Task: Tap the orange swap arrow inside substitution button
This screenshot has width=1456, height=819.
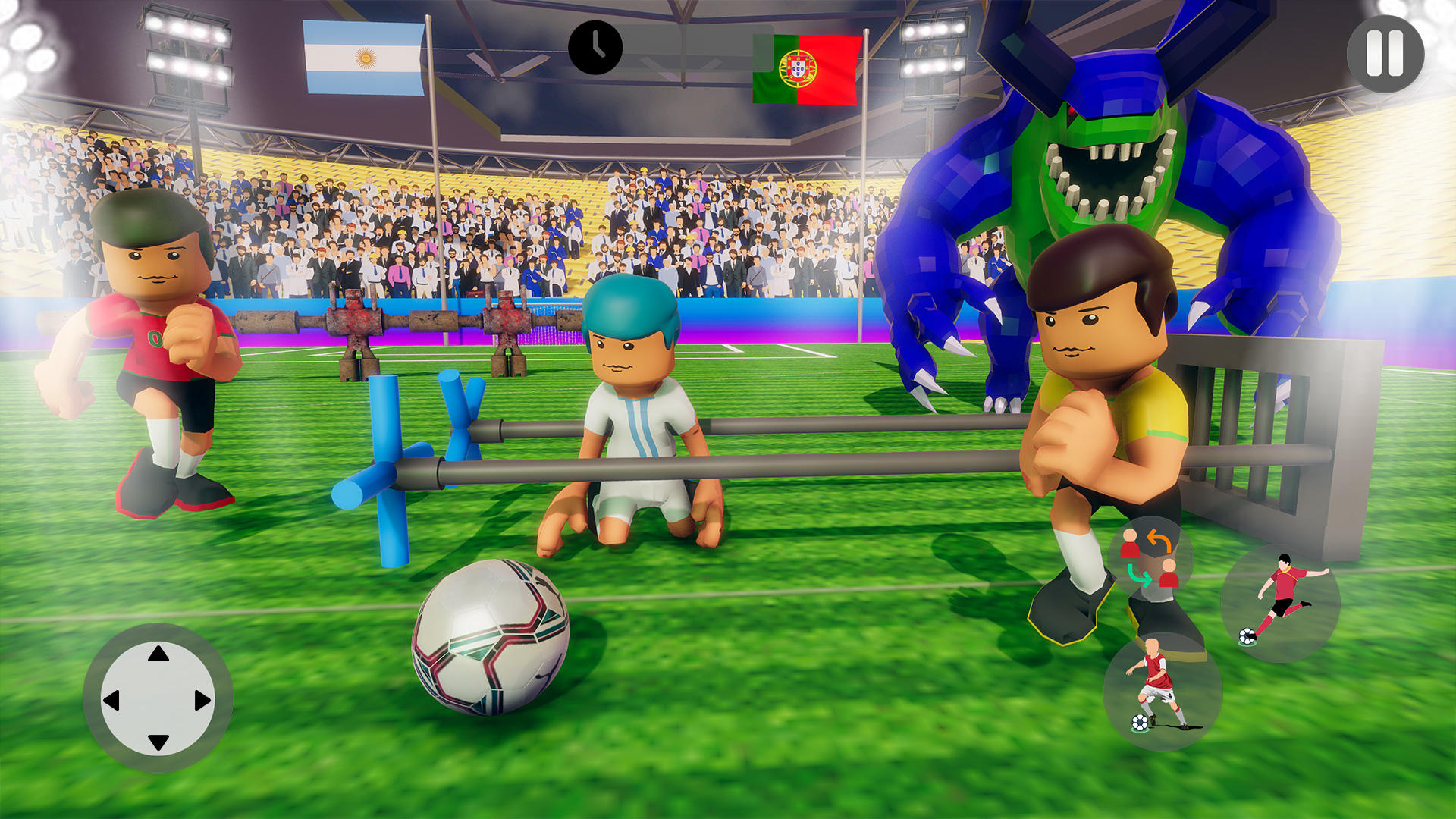Action: [1157, 541]
